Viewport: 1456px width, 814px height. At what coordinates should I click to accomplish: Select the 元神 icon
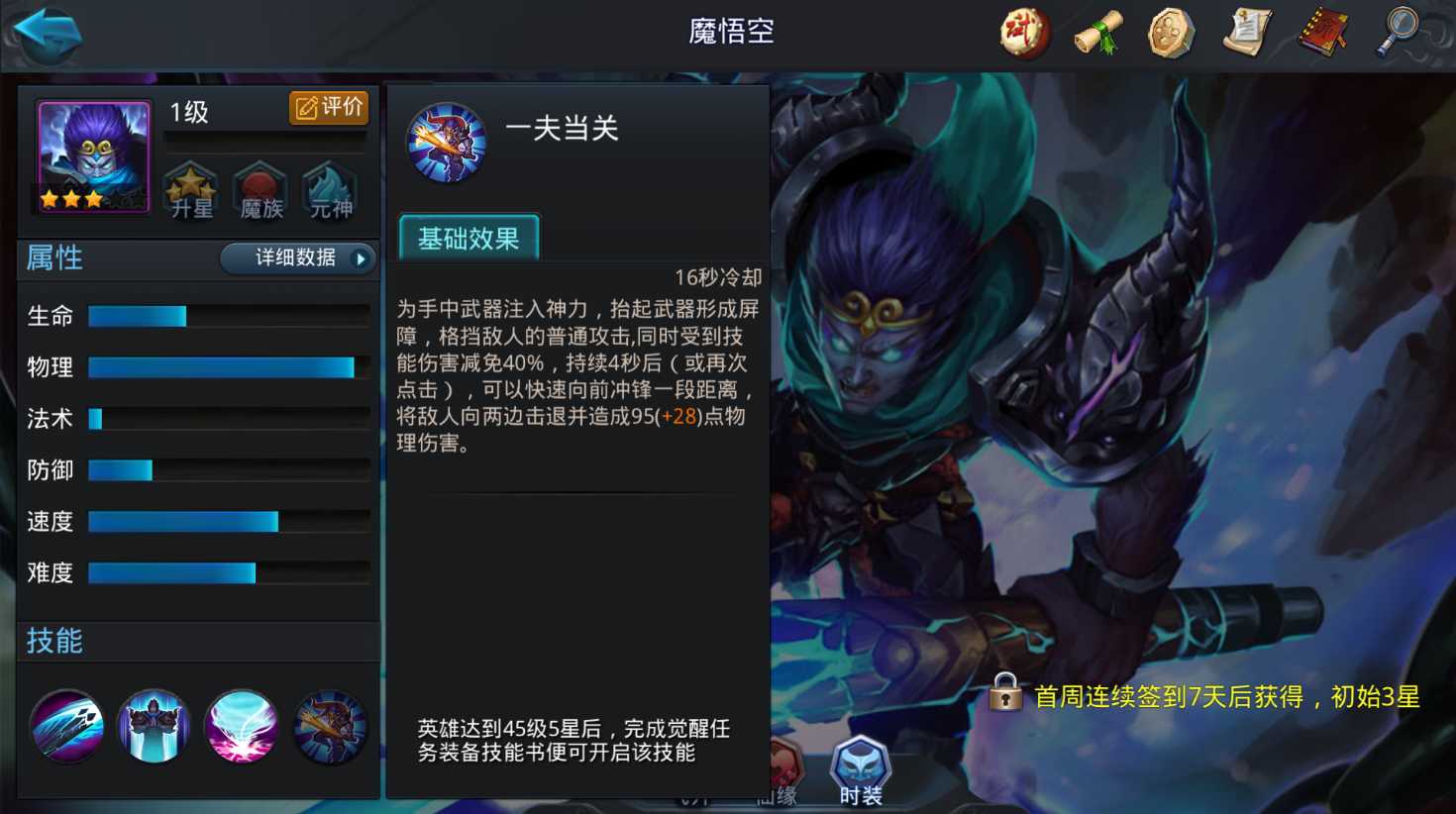(x=328, y=189)
